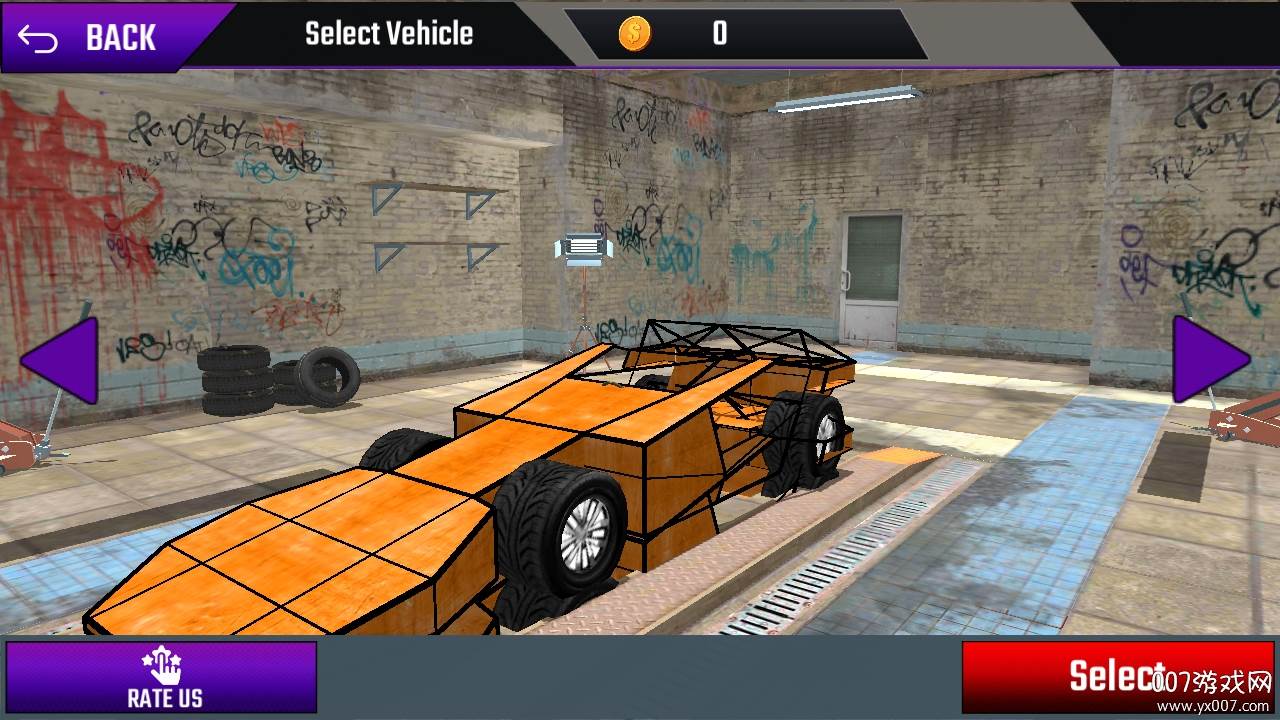Open the Rate Us prompt
The width and height of the screenshot is (1280, 720).
click(162, 677)
